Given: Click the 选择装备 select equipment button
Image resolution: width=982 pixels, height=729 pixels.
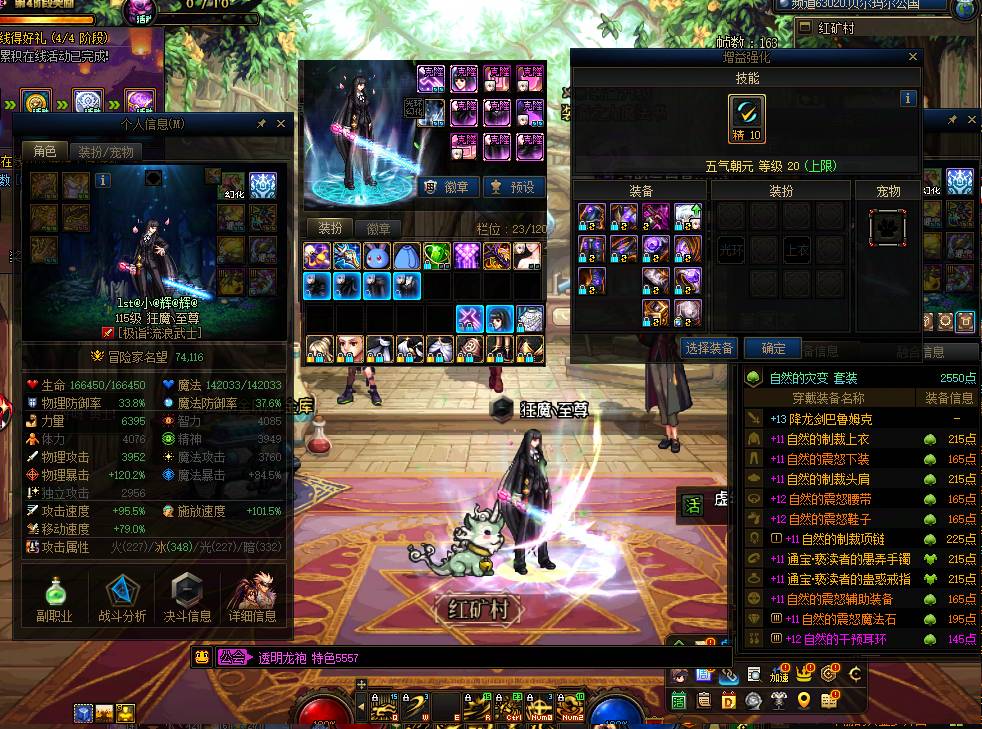Looking at the screenshot, I should (710, 348).
